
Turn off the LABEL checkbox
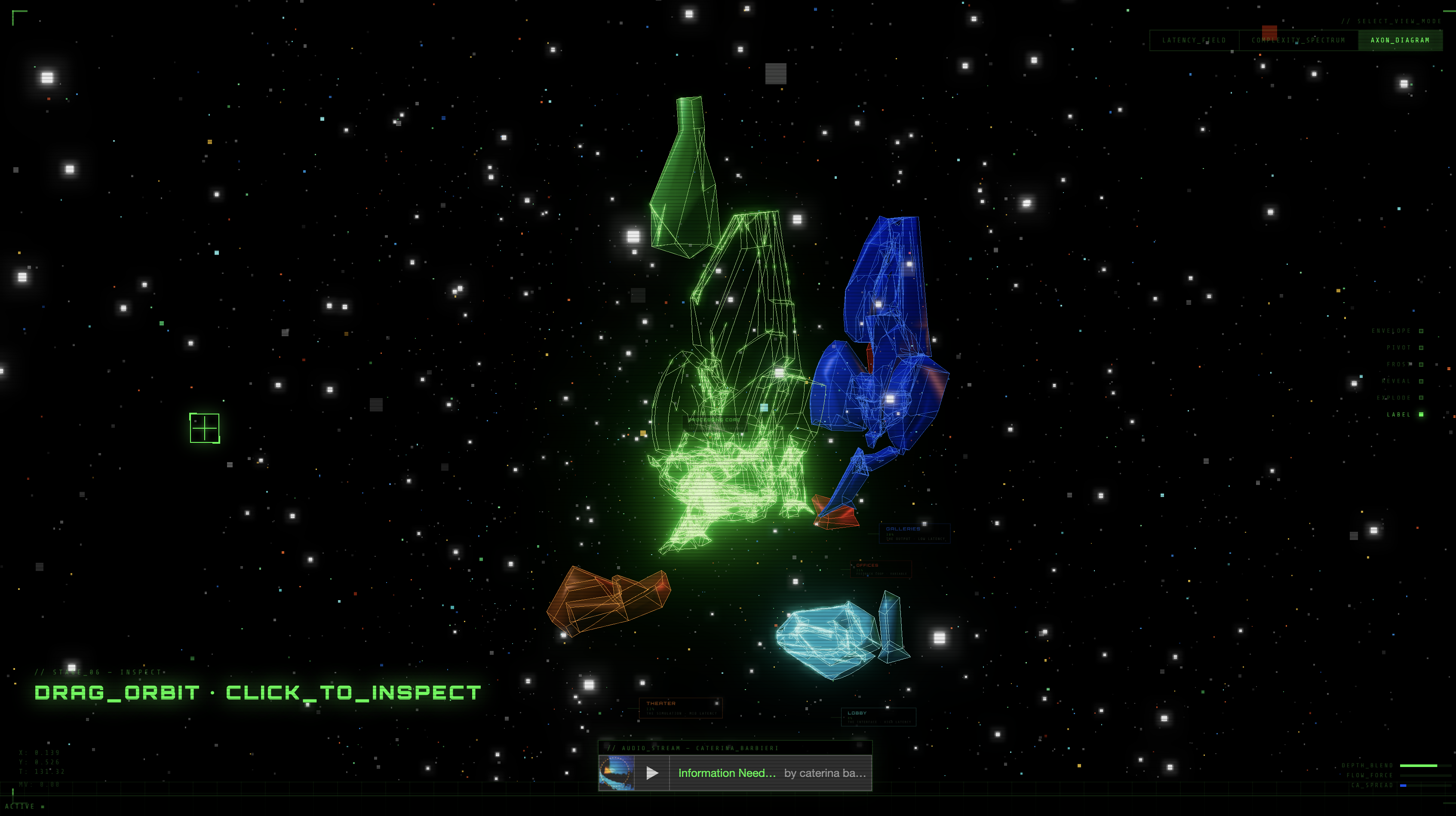1421,415
